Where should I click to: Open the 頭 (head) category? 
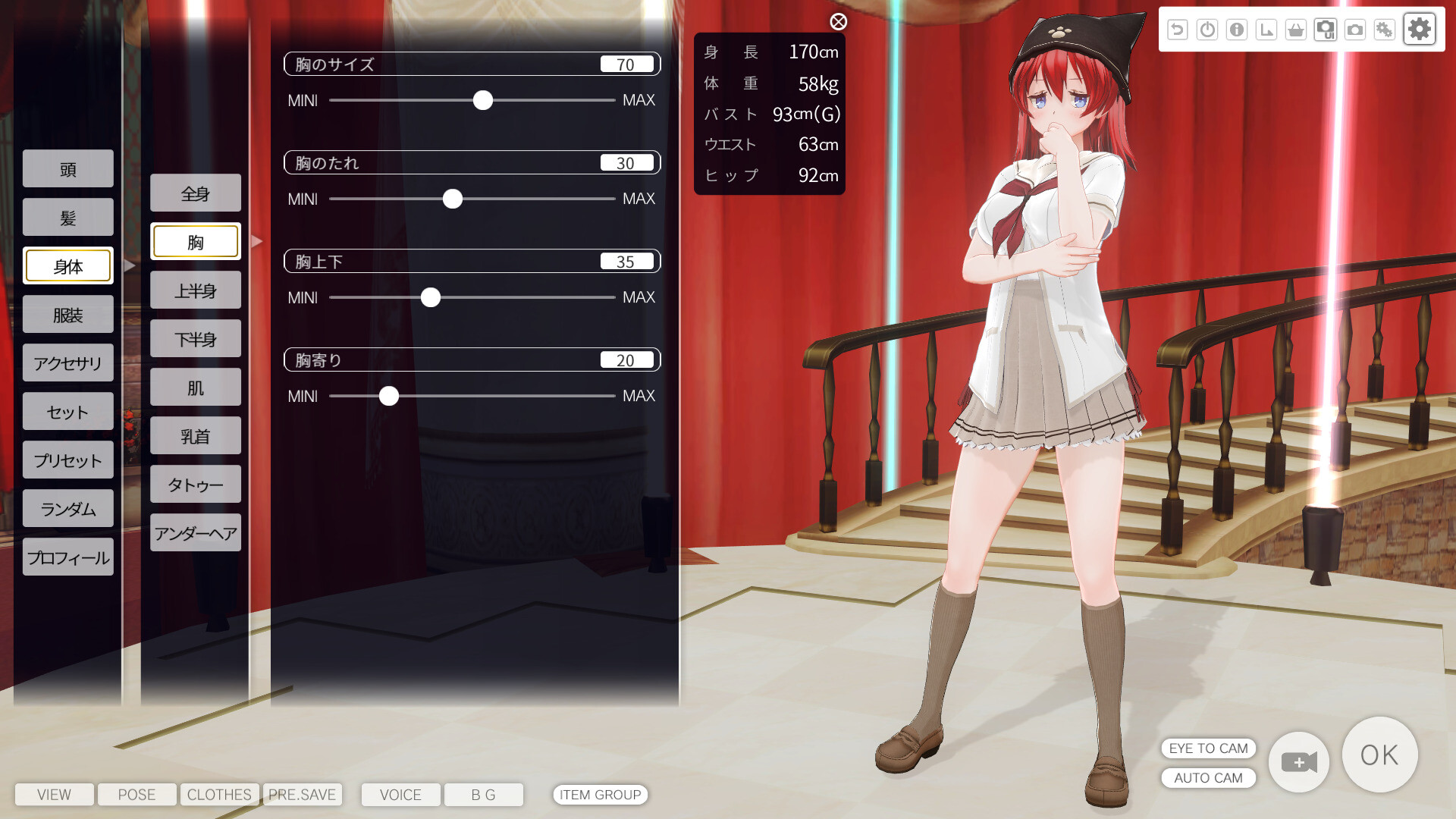68,169
